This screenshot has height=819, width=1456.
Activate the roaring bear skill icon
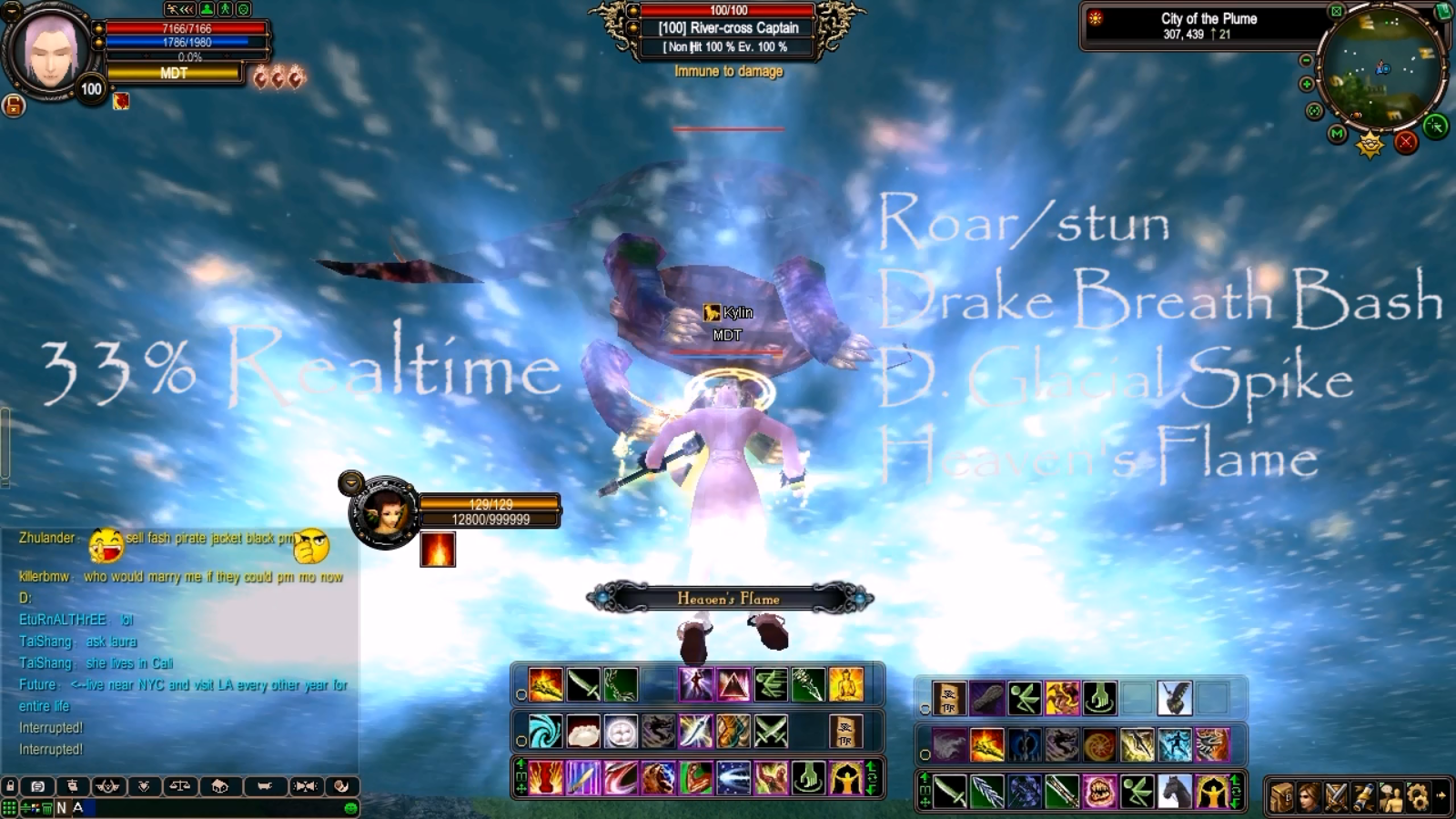(658, 779)
